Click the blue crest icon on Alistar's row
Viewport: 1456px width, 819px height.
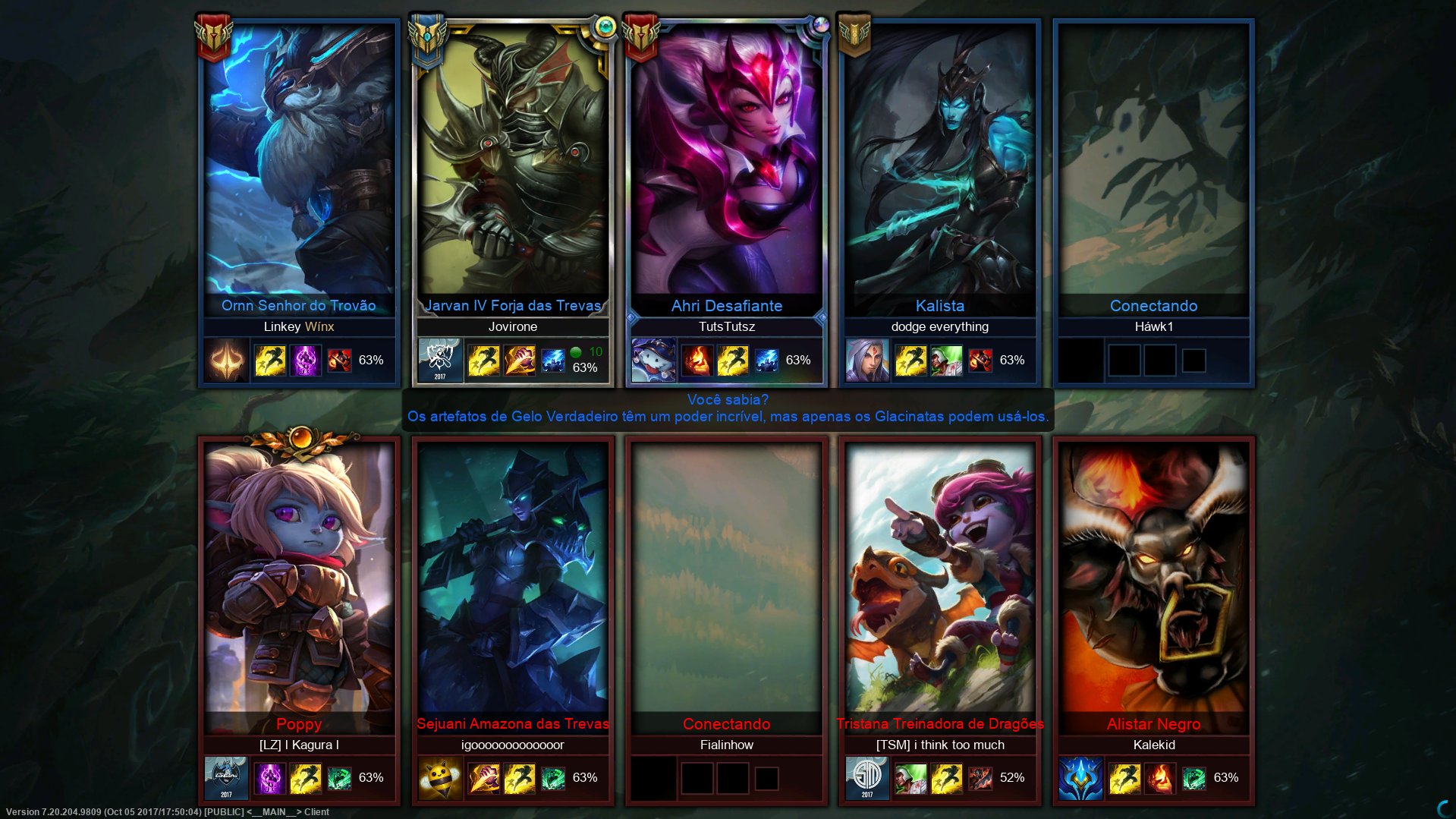pyautogui.click(x=1080, y=776)
